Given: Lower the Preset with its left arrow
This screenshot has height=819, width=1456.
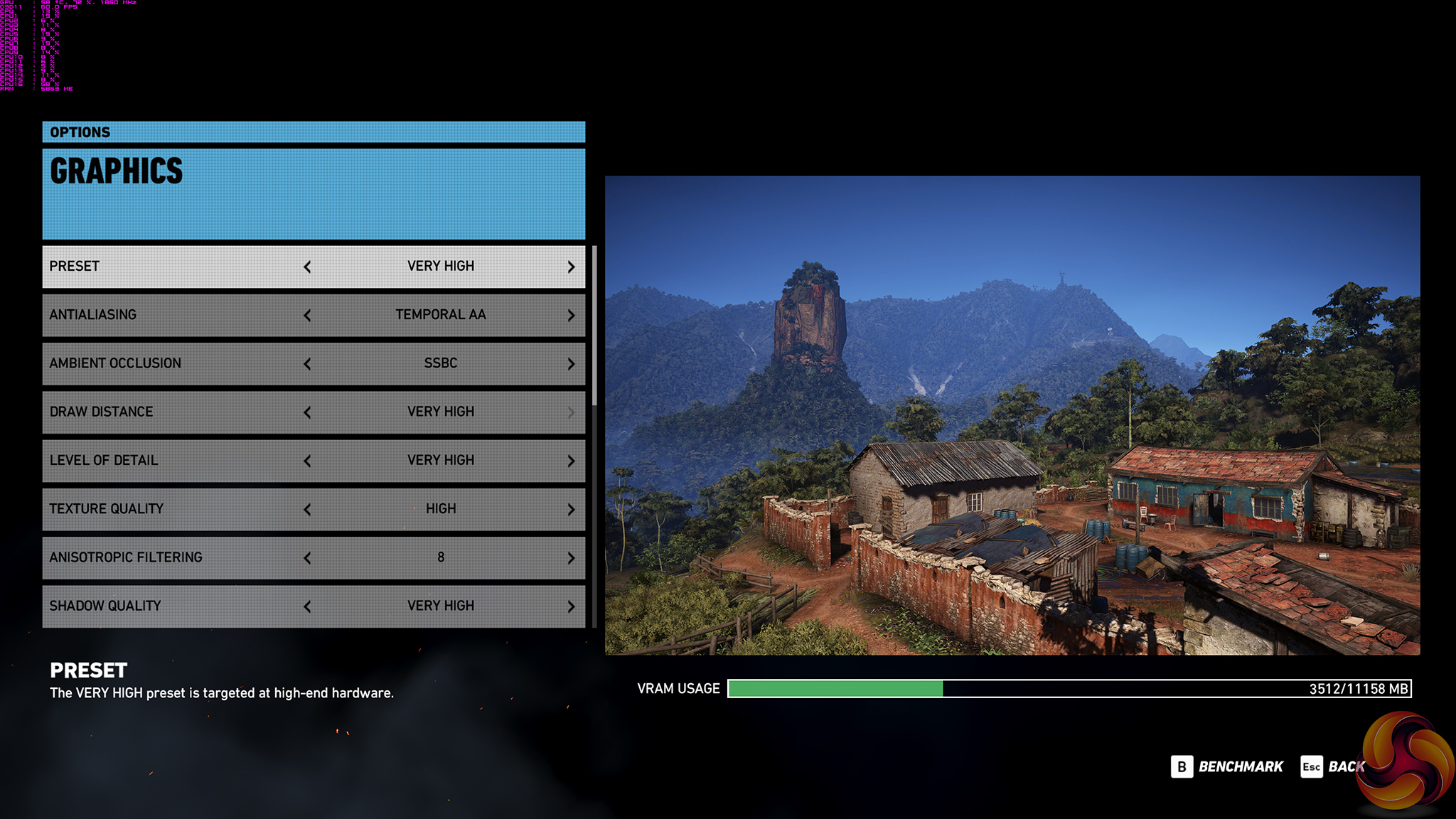Looking at the screenshot, I should tap(307, 267).
